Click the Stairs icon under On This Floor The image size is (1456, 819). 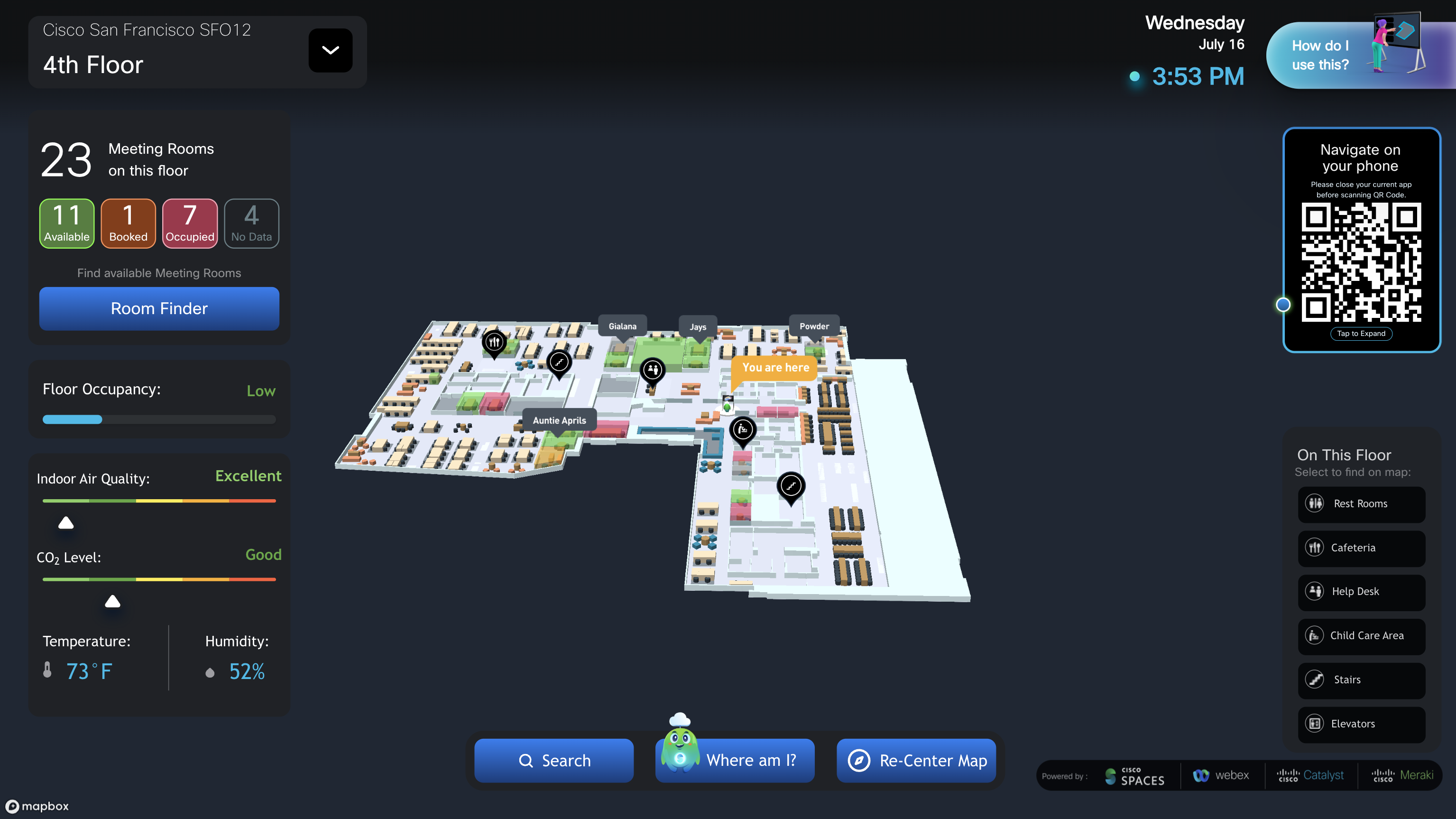click(1314, 680)
